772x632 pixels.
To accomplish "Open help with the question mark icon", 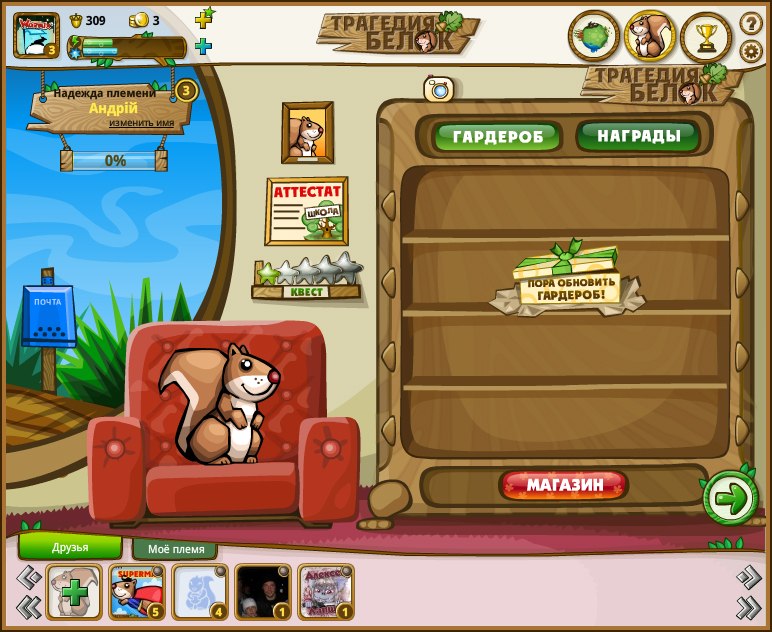I will tap(750, 23).
